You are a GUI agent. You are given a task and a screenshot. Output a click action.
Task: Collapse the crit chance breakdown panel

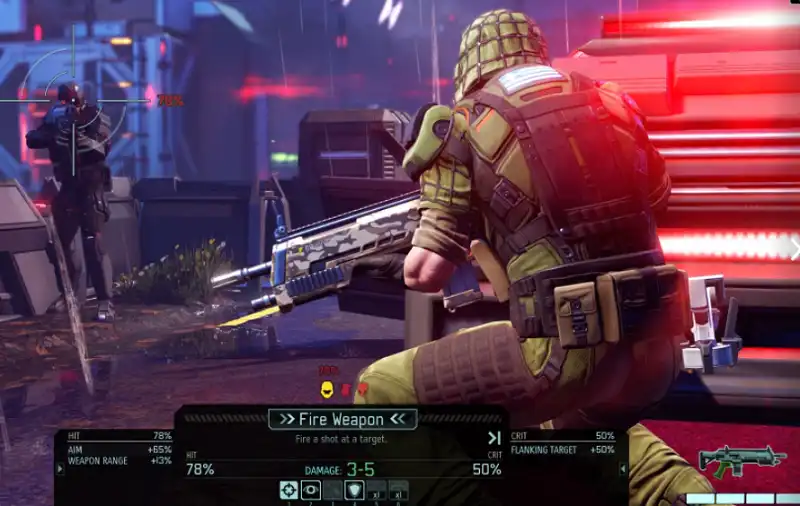(624, 468)
